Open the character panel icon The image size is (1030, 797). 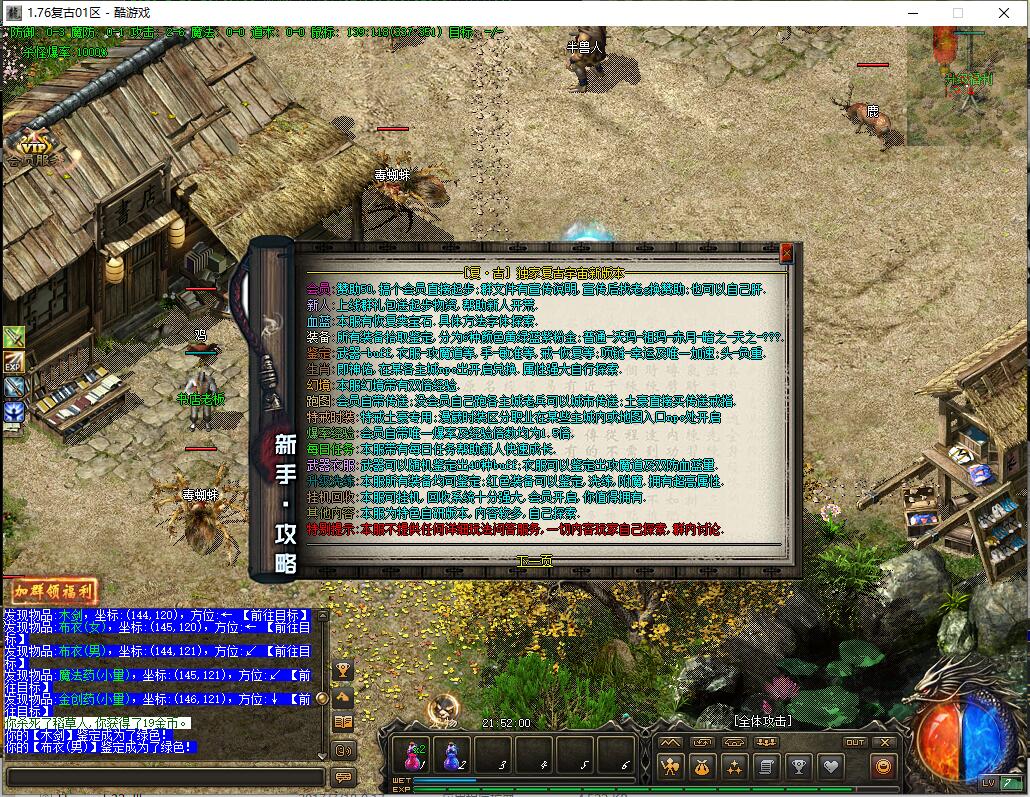(x=670, y=767)
